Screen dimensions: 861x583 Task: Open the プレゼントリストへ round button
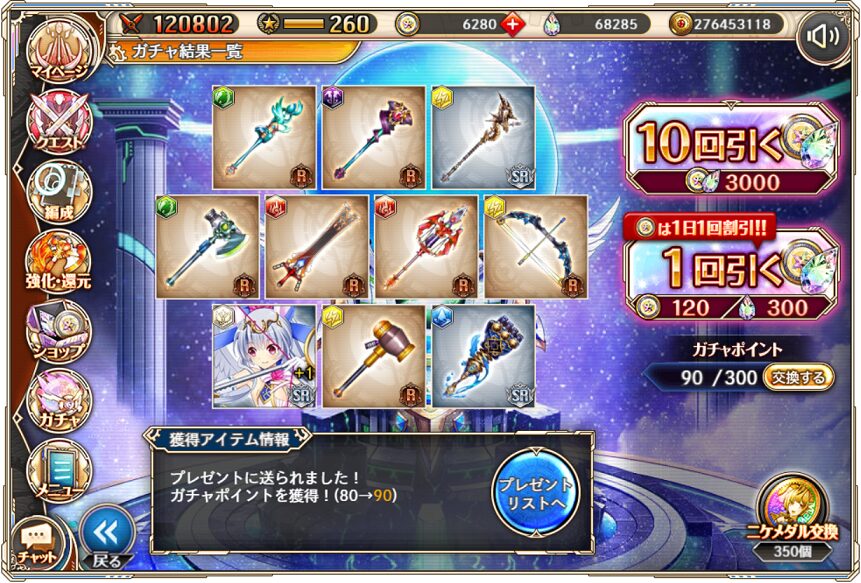(536, 492)
